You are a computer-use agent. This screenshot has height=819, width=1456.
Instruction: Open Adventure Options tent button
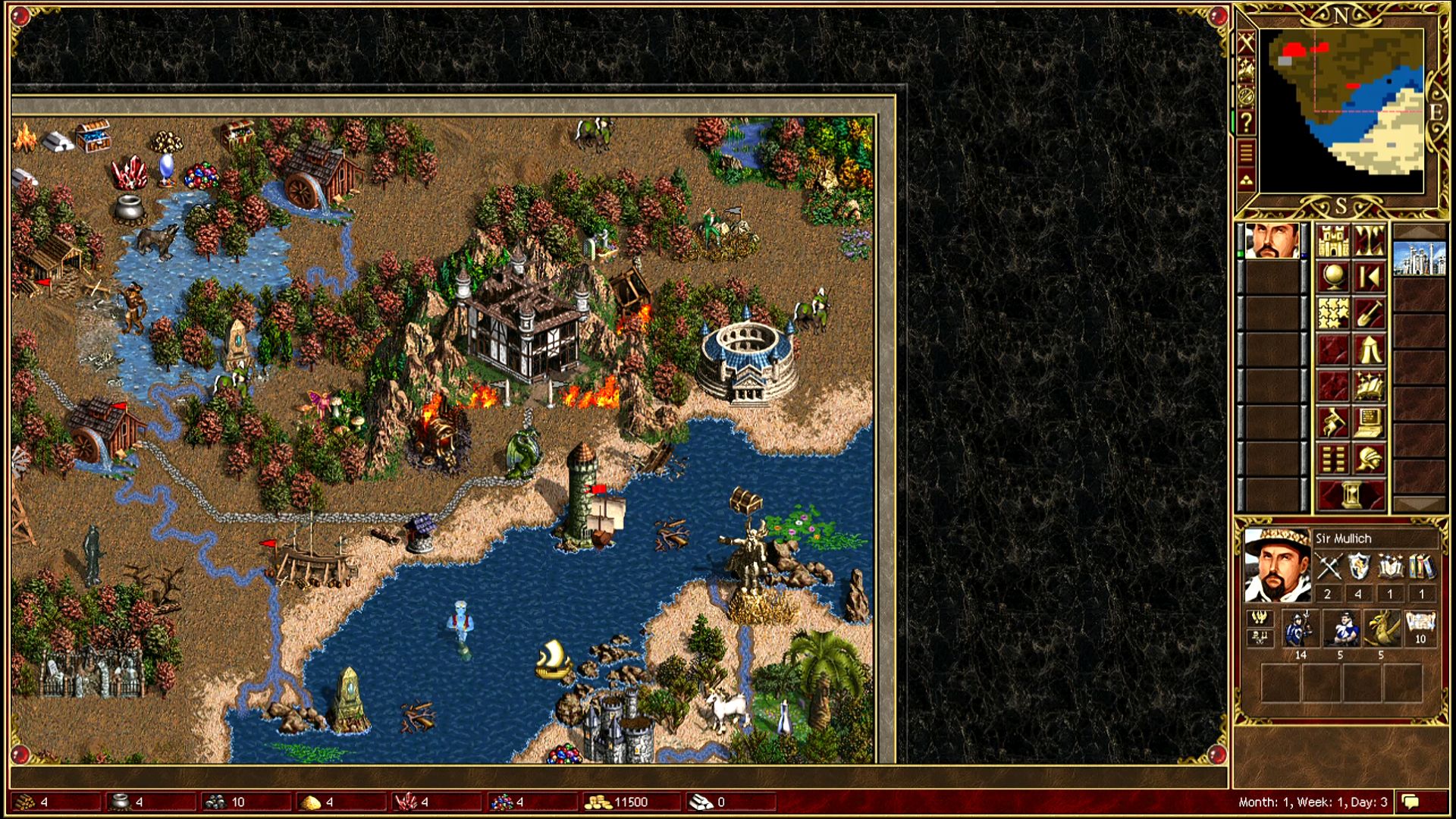[x=1369, y=350]
